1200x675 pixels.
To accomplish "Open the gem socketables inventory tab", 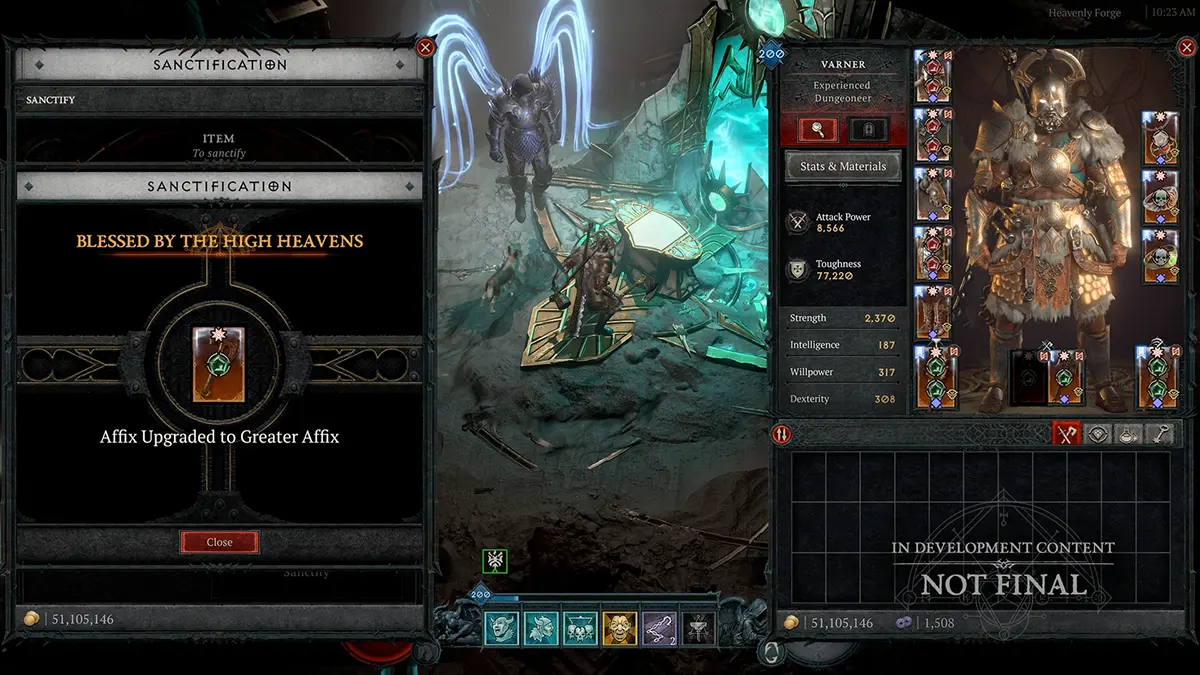I will [x=1098, y=433].
